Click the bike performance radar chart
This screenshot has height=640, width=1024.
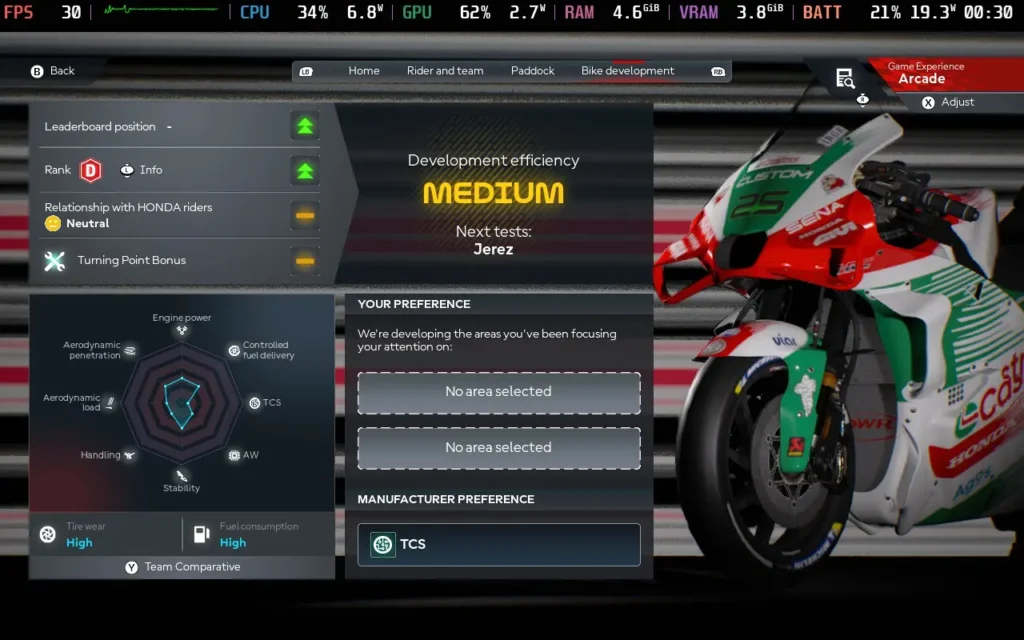coord(182,402)
